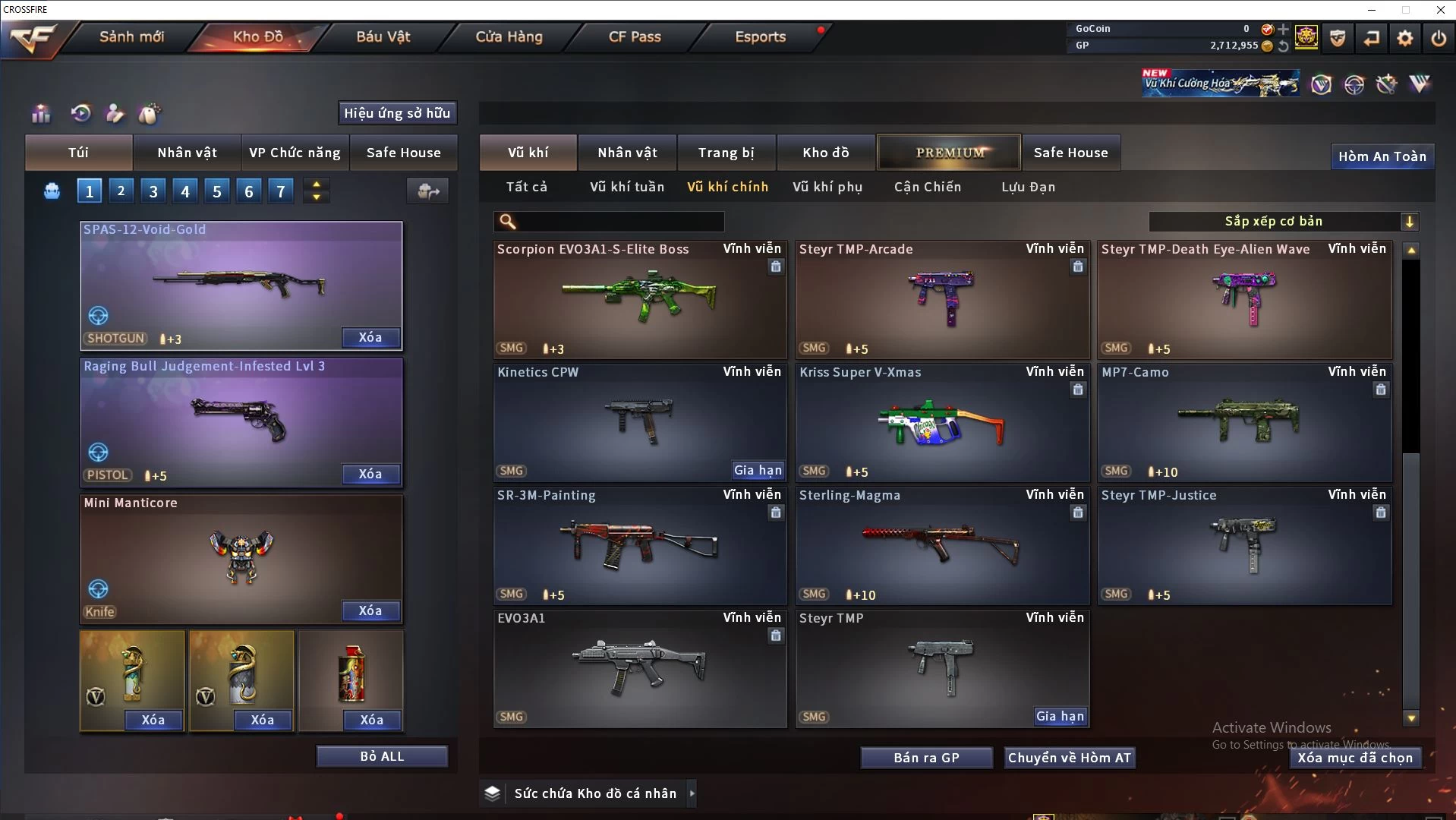The height and width of the screenshot is (820, 1456).
Task: Focus the weapon search field
Action: pos(619,221)
